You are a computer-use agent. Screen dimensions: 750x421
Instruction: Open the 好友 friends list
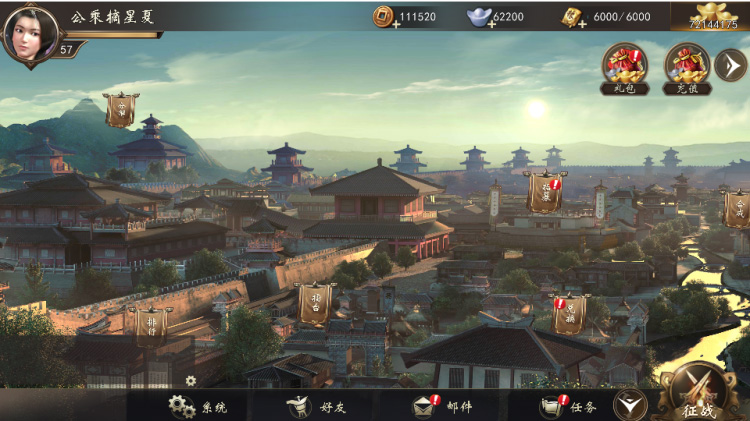tap(317, 406)
